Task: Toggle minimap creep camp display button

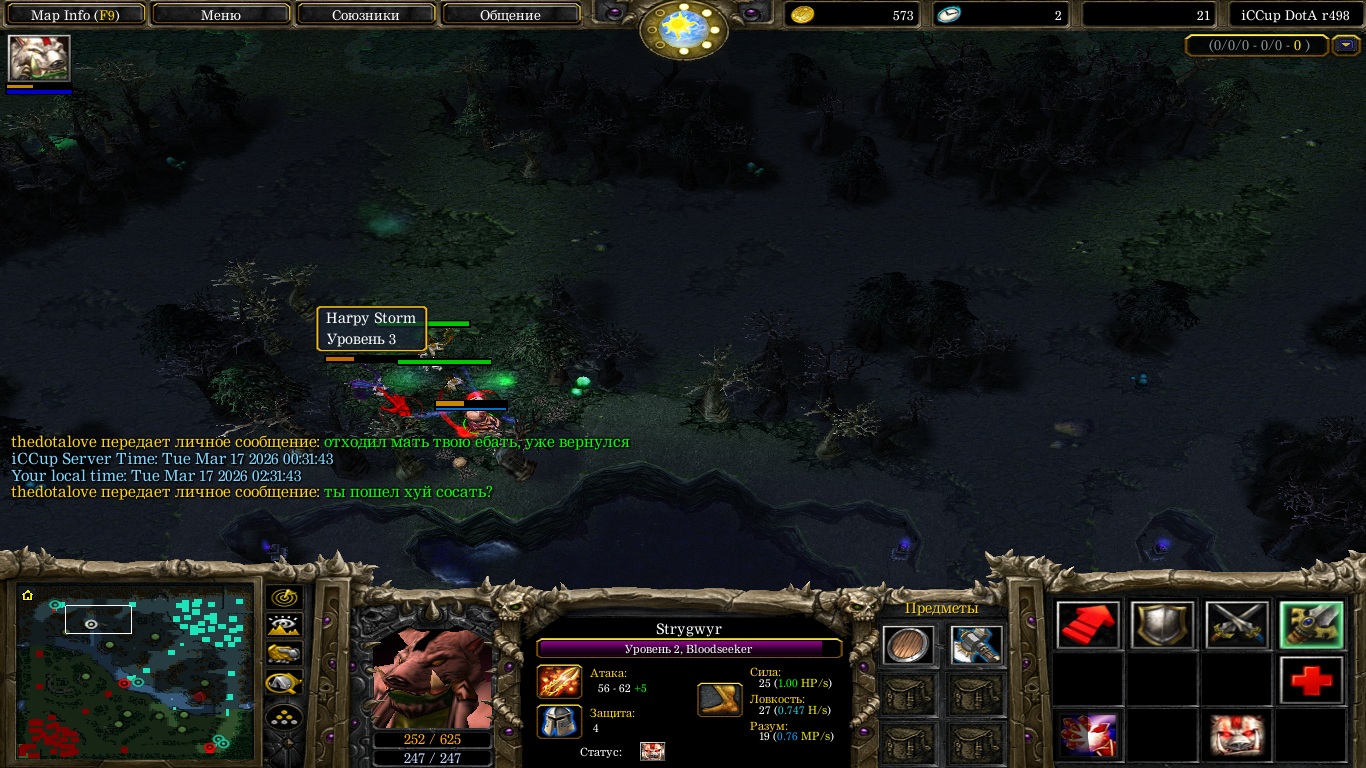Action: (x=284, y=684)
